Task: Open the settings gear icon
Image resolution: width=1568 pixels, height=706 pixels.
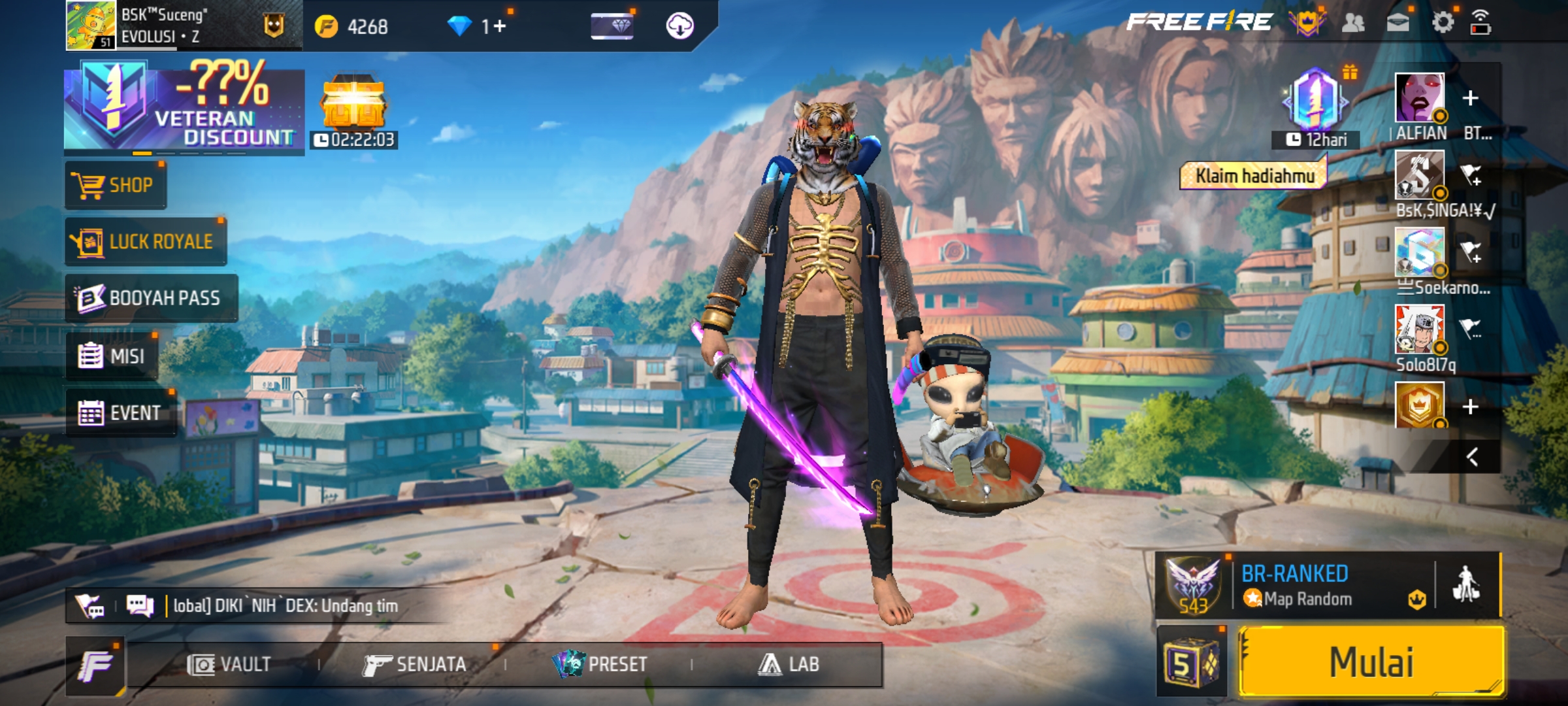Action: point(1443,24)
